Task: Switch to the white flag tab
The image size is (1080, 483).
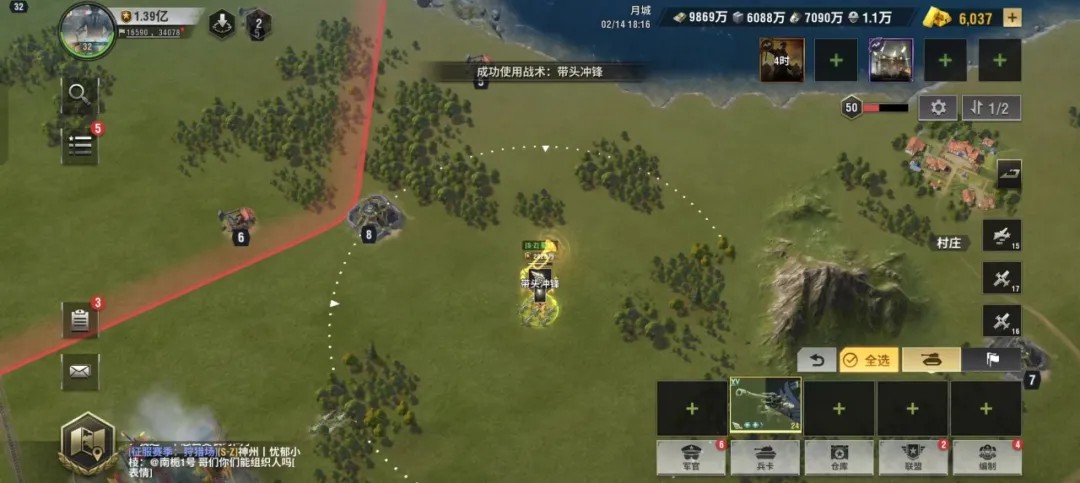Action: coord(991,360)
